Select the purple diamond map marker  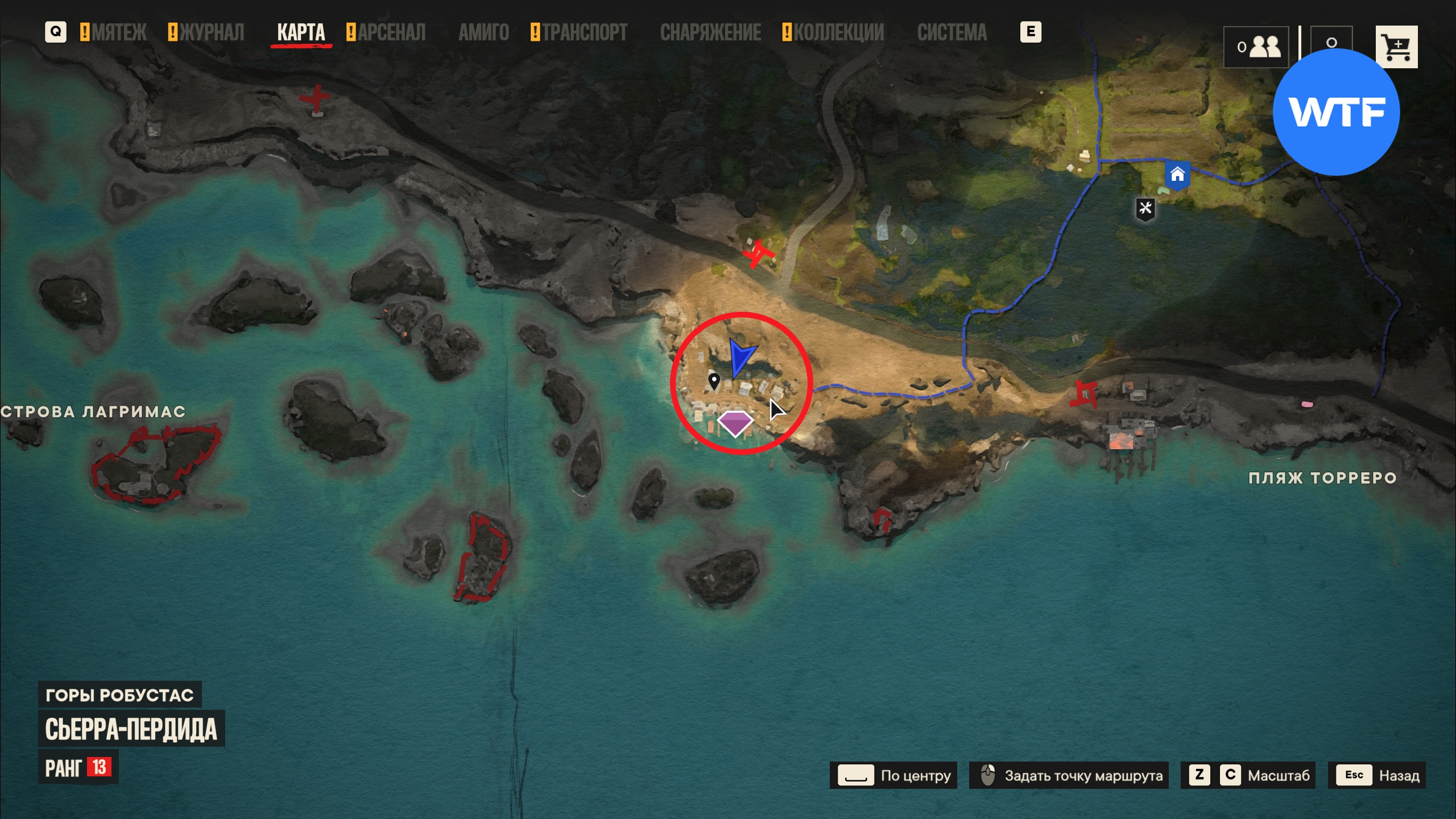pyautogui.click(x=735, y=423)
